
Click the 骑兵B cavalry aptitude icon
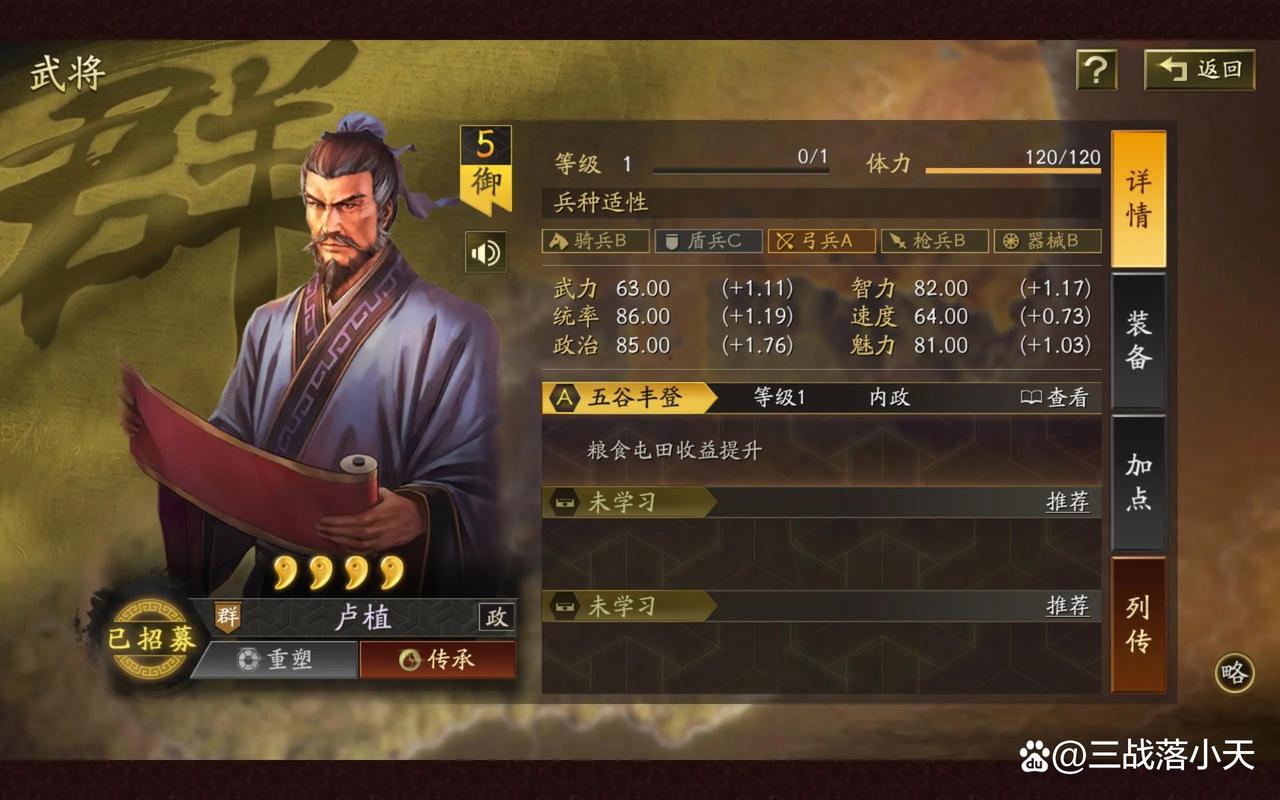(x=597, y=240)
